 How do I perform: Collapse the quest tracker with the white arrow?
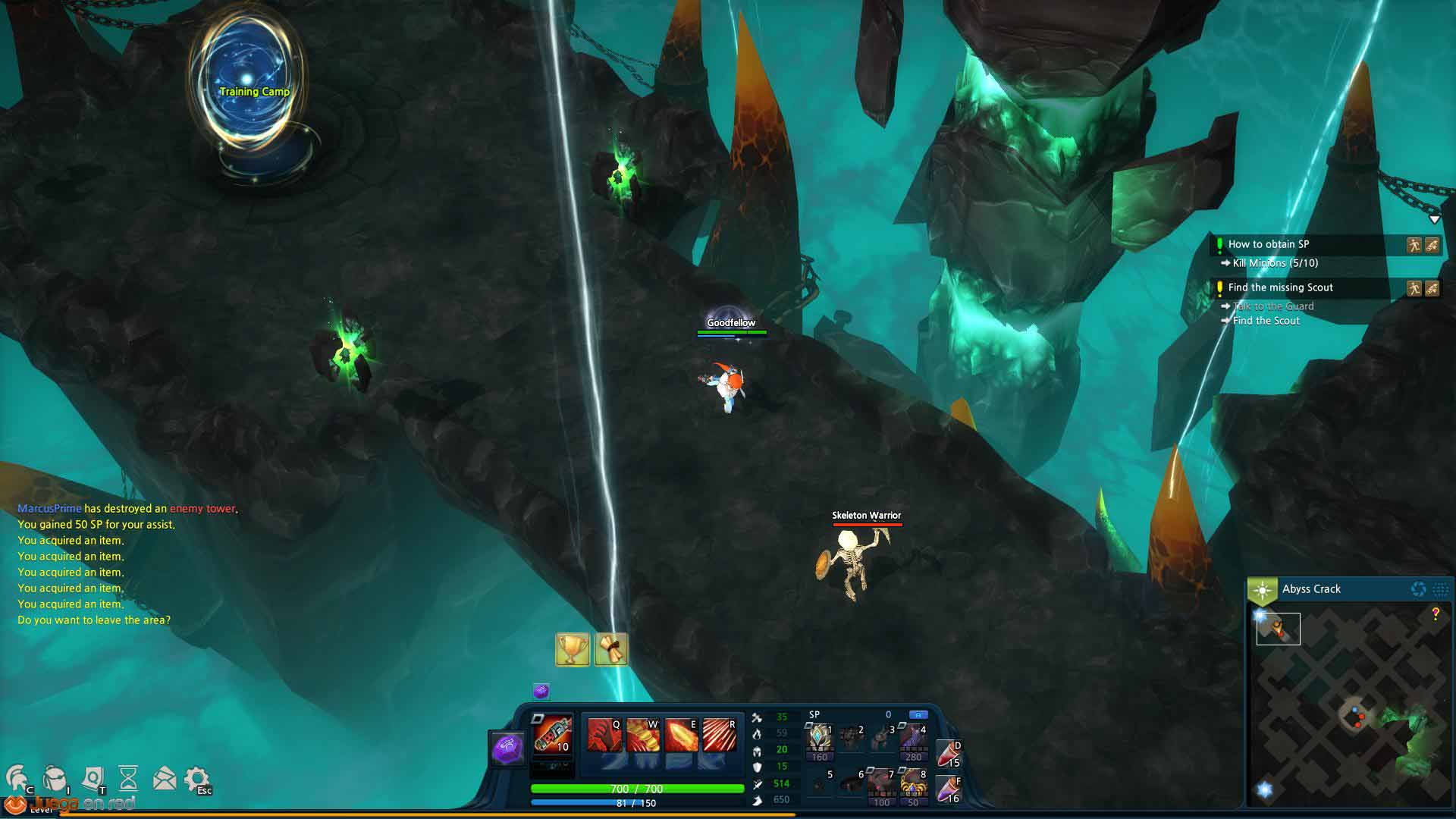click(1434, 219)
